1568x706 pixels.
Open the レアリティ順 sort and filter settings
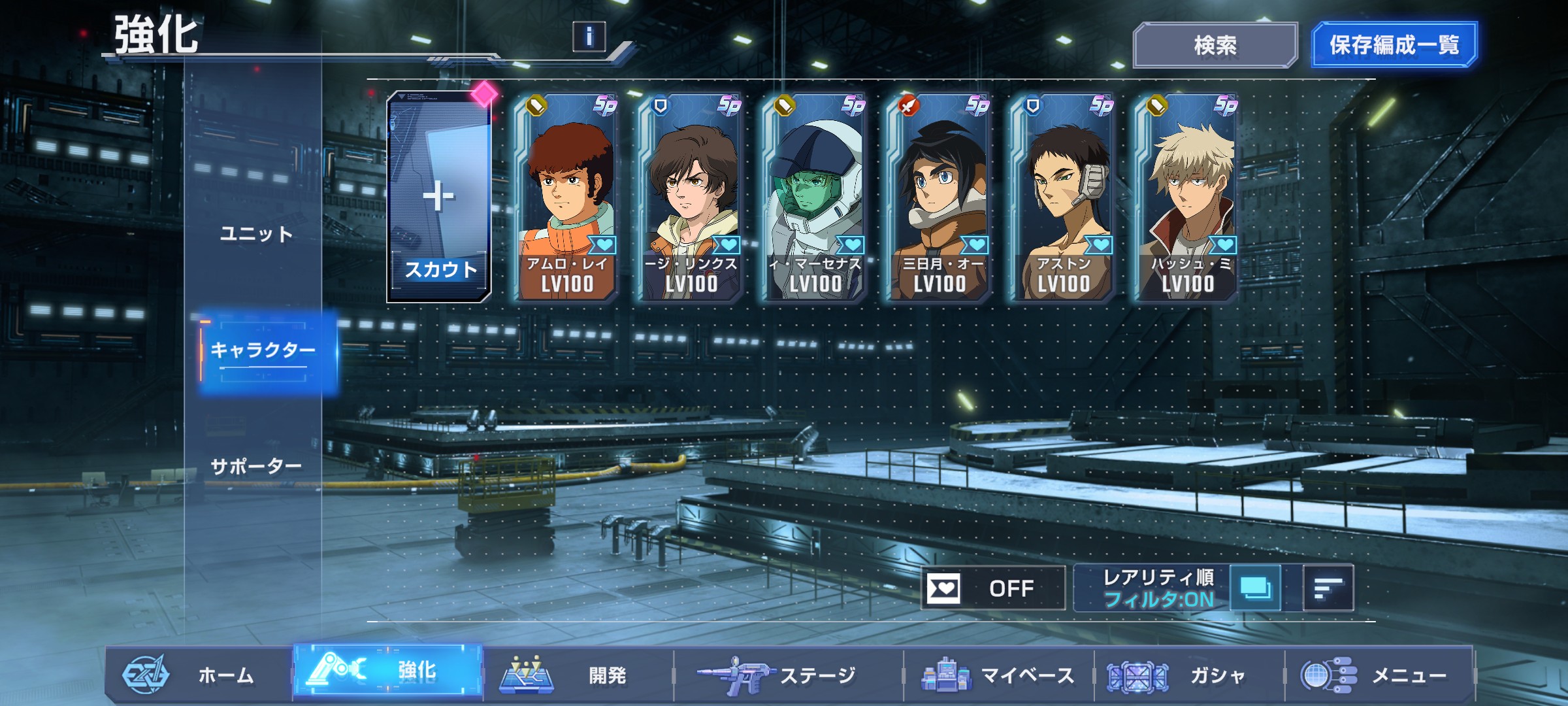pyautogui.click(x=1158, y=588)
